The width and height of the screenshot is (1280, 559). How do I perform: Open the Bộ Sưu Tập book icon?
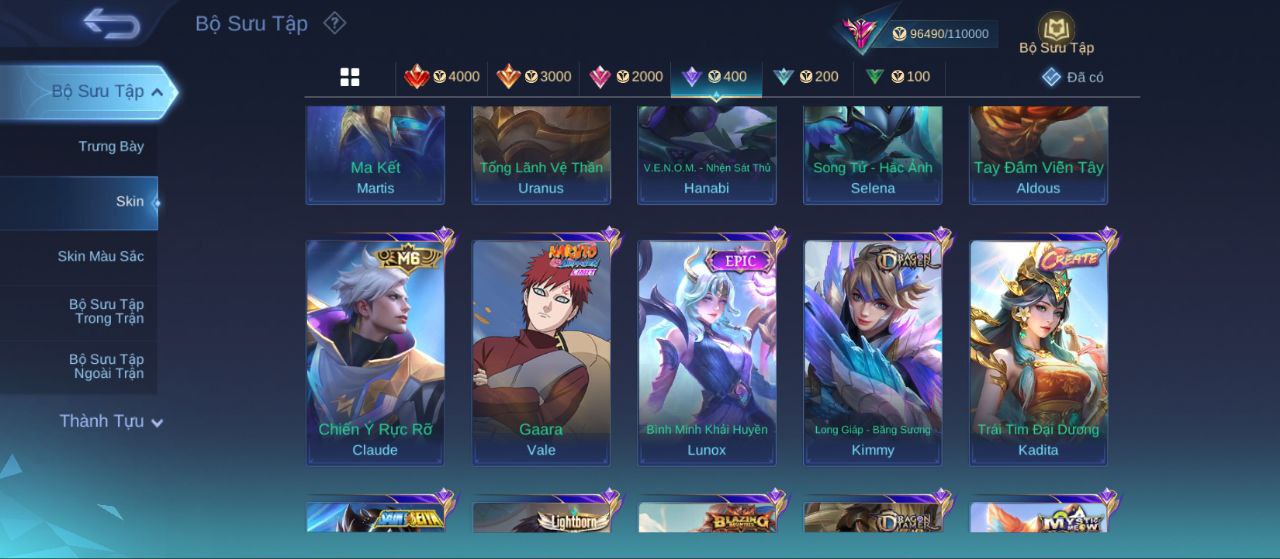click(x=1056, y=33)
